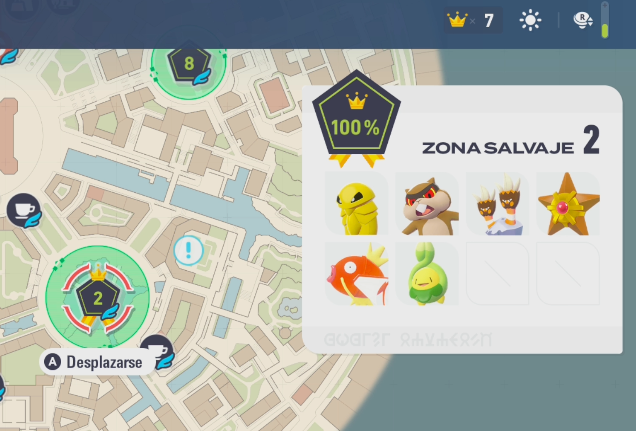Image resolution: width=636 pixels, height=431 pixels.
Task: Choose the Magikarp thumbnail
Action: tap(356, 274)
